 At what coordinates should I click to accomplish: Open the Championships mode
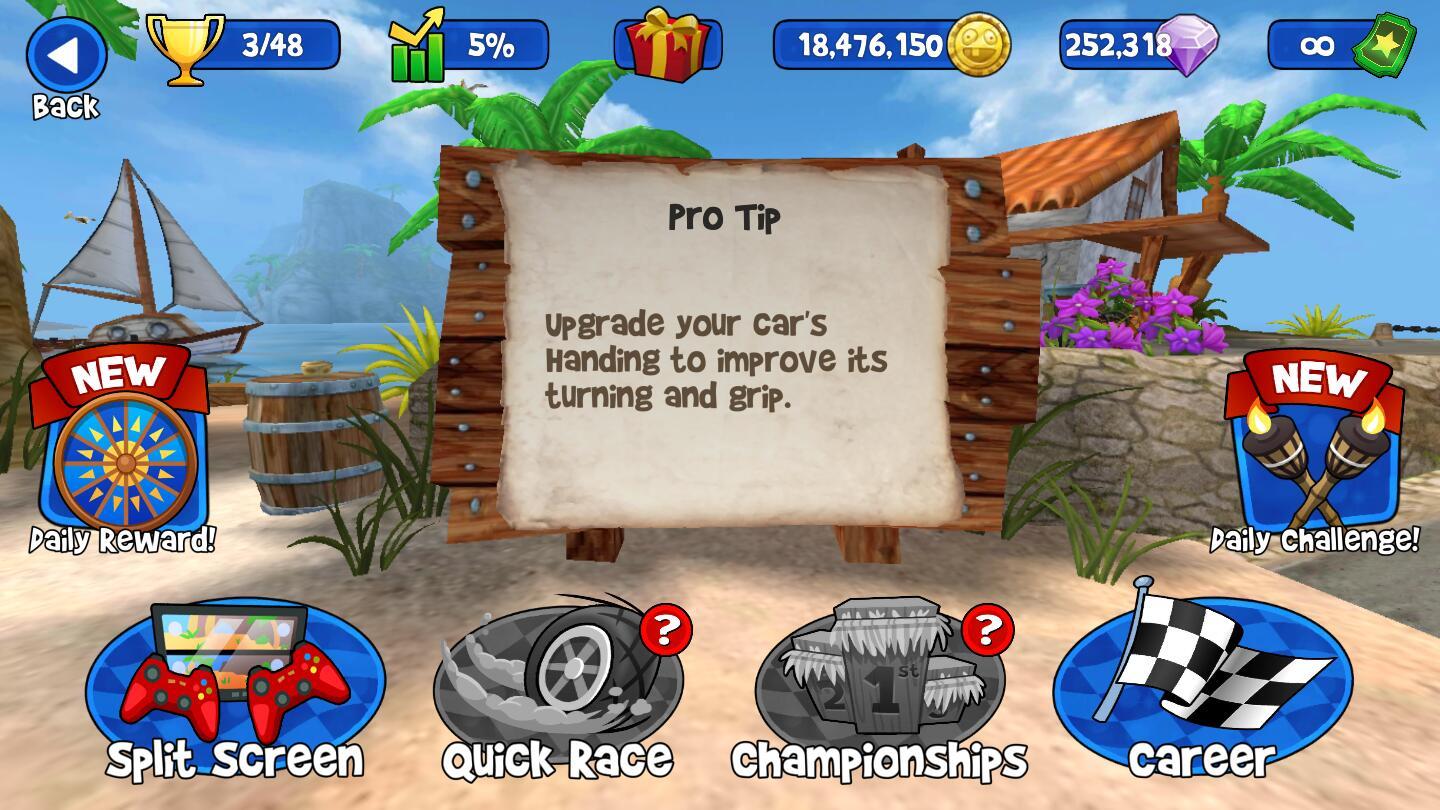pos(880,690)
